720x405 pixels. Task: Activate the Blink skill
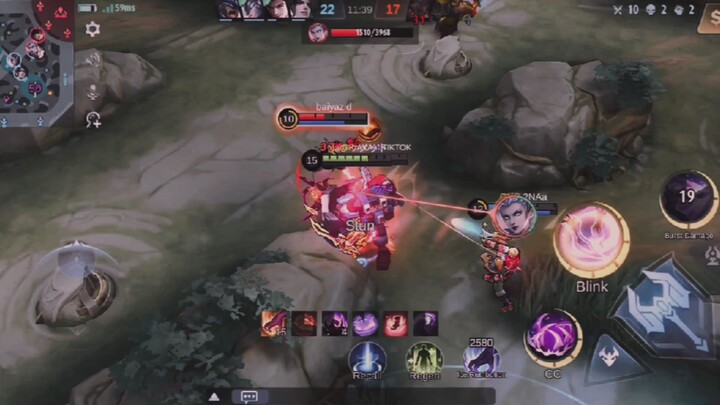tap(591, 241)
